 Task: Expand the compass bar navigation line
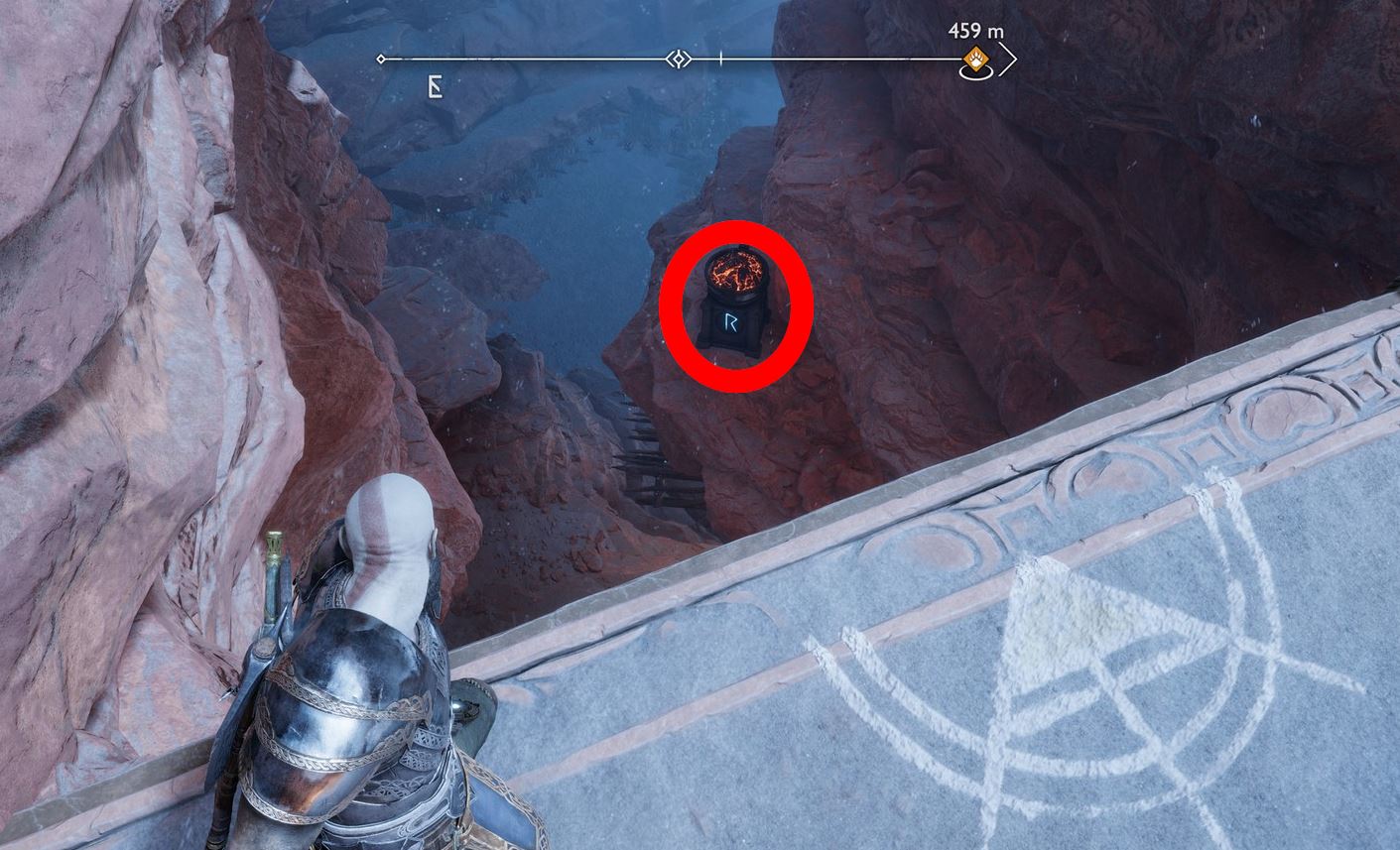coord(546,59)
